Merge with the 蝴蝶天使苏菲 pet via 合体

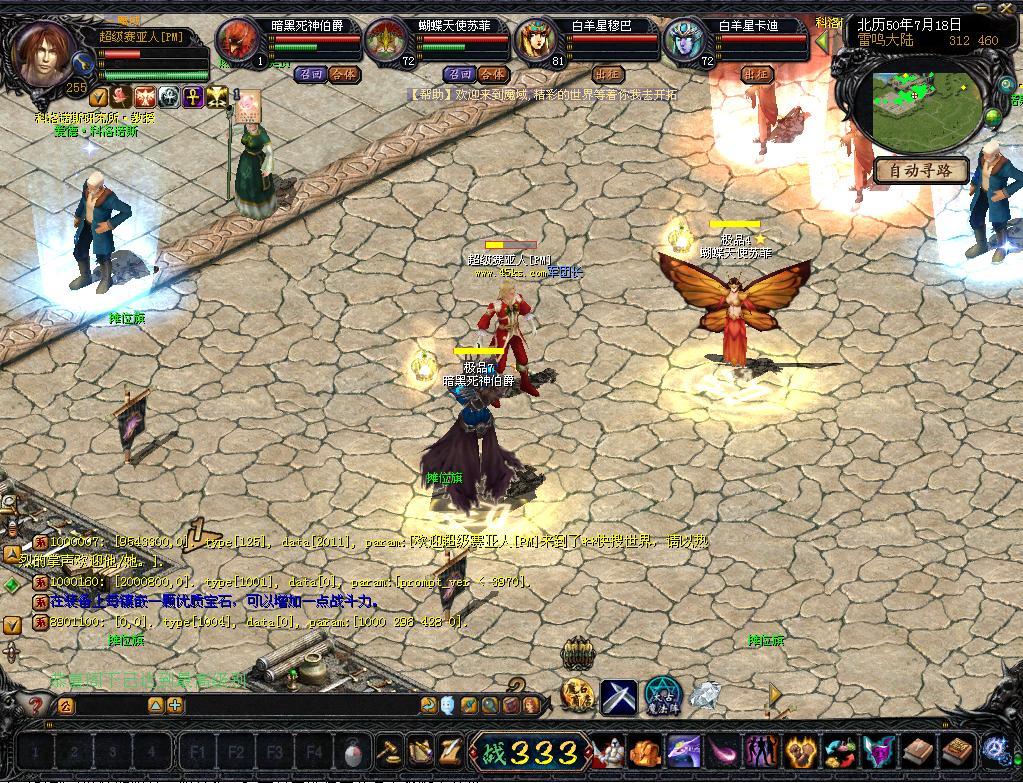pyautogui.click(x=492, y=74)
